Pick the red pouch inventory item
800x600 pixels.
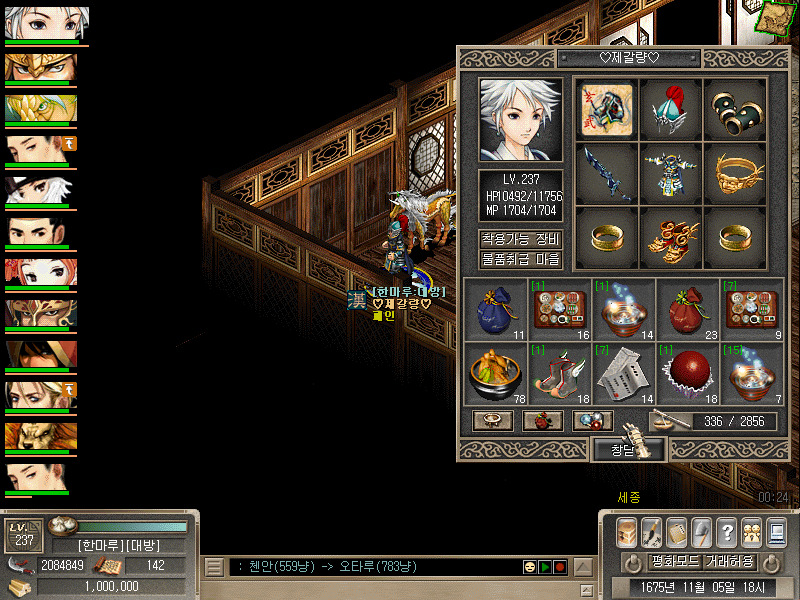688,308
